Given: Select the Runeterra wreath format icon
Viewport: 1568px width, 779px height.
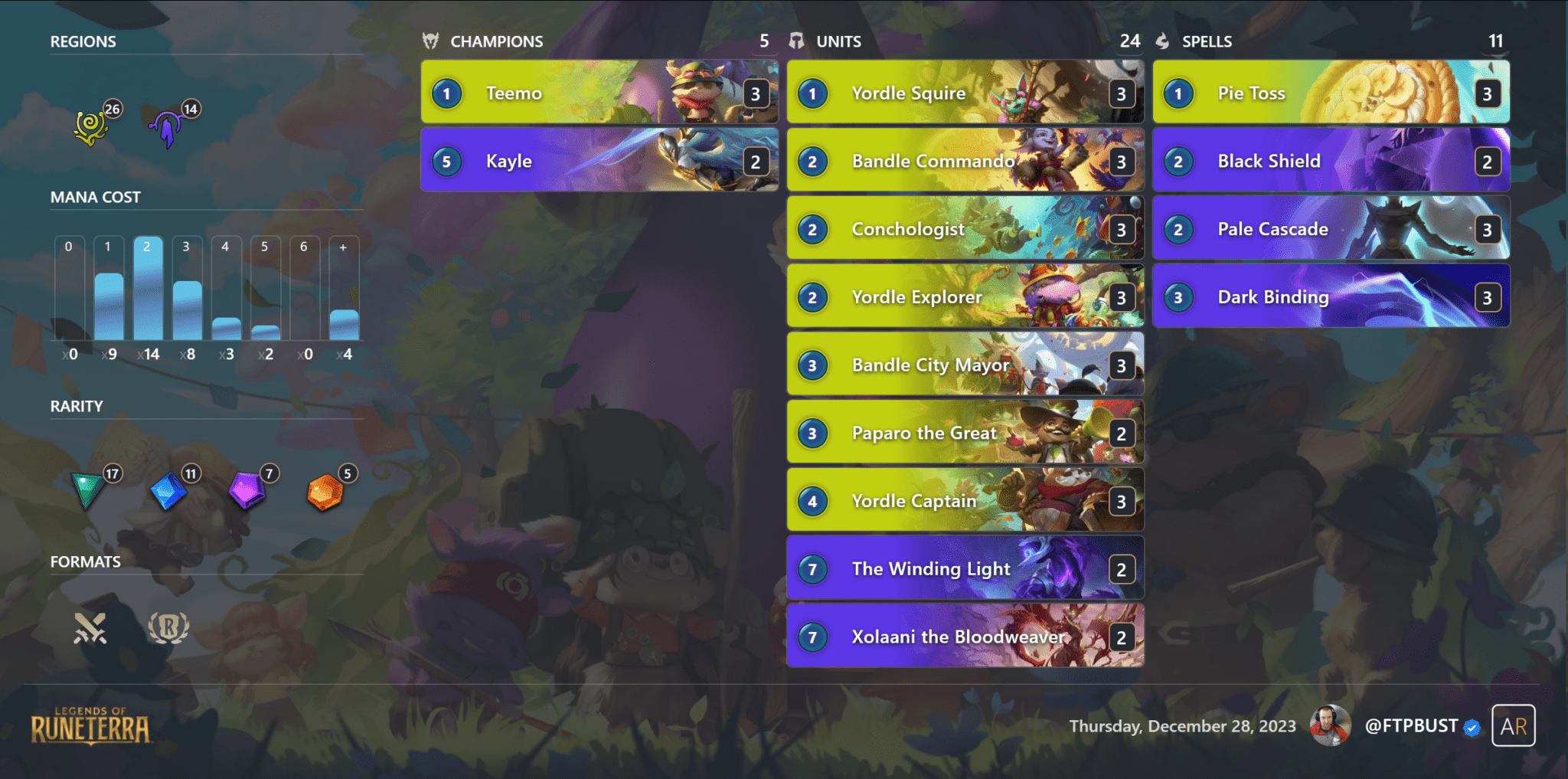Looking at the screenshot, I should pos(168,628).
